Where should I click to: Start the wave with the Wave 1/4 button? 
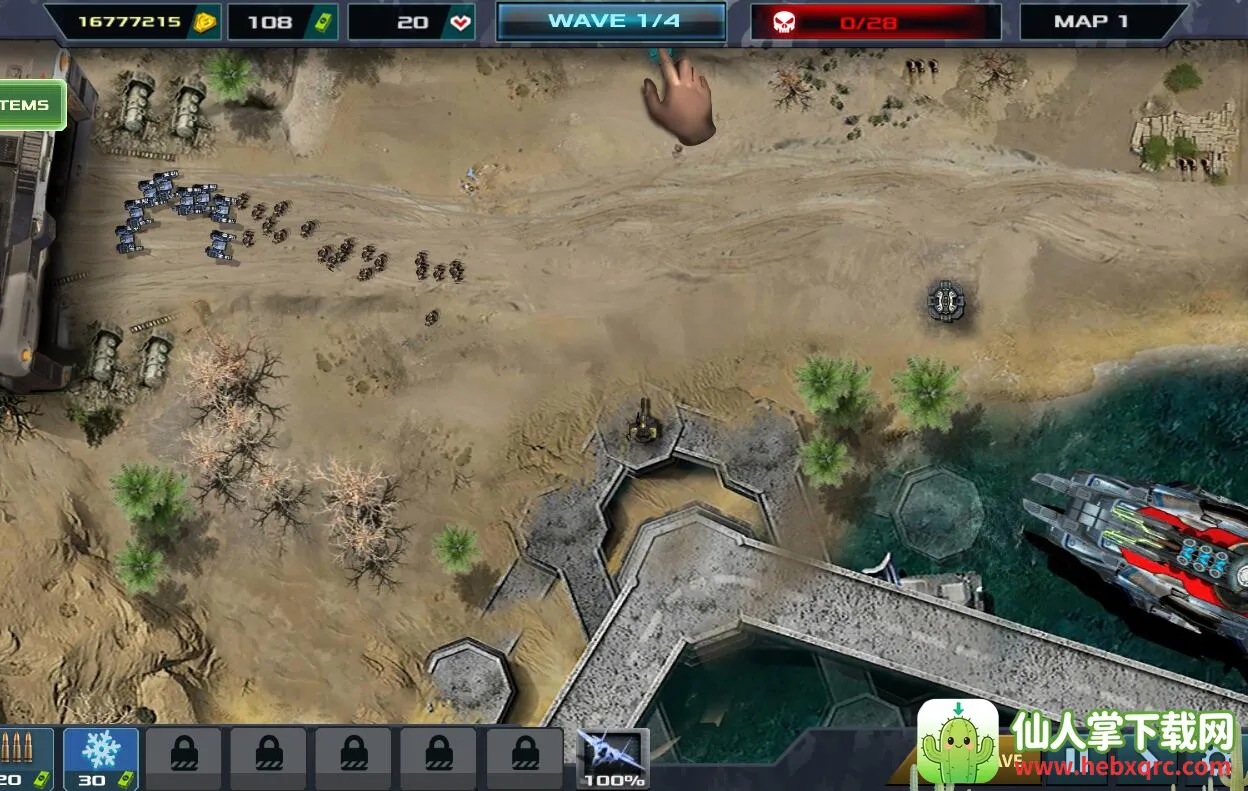point(611,21)
